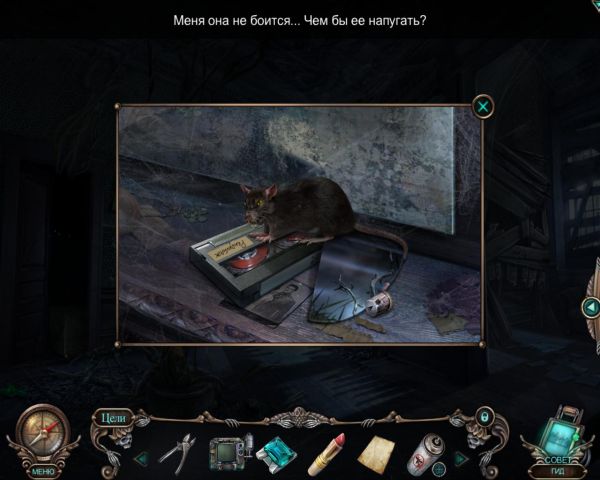This screenshot has width=600, height=480.
Task: Toggle the inventory panel padlock
Action: (484, 414)
